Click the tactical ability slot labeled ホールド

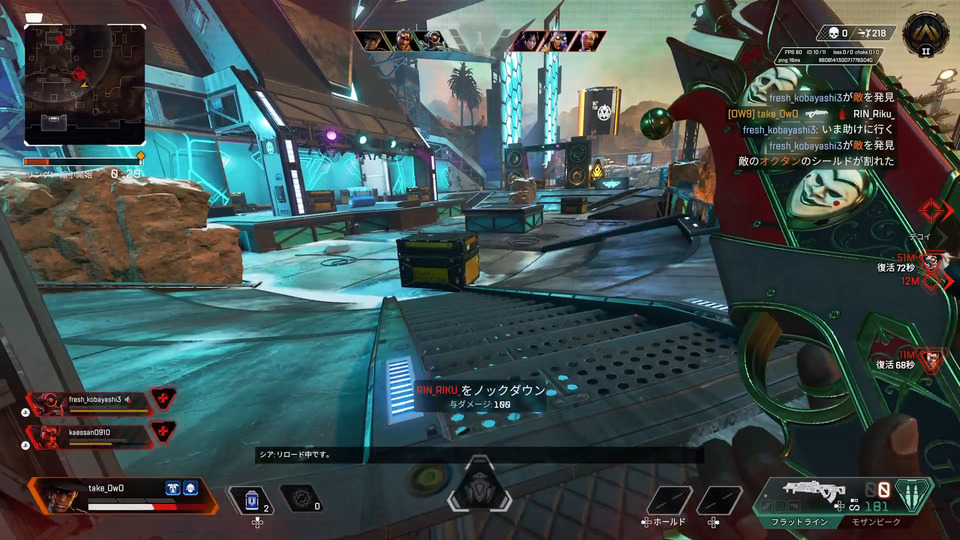[668, 500]
